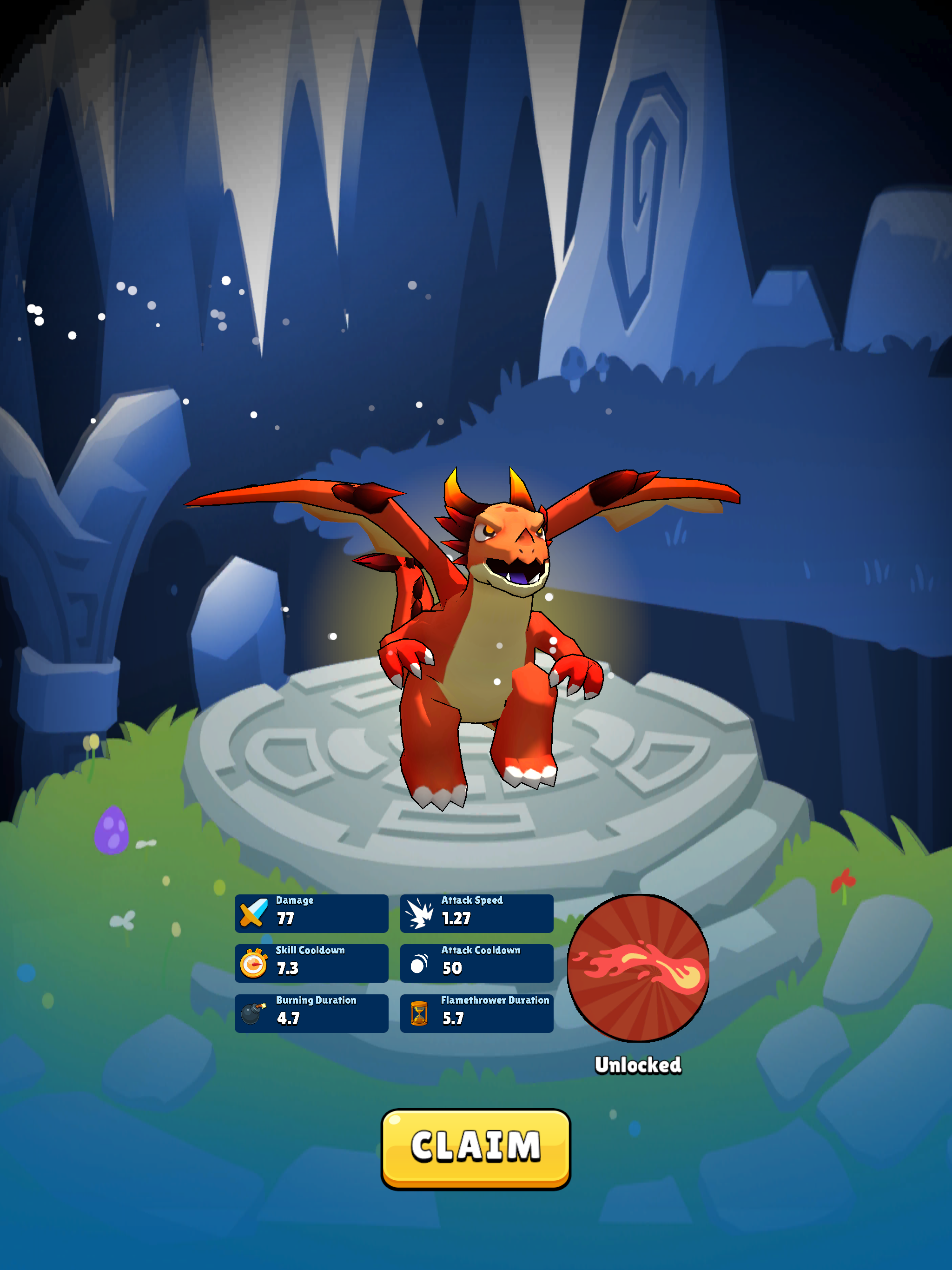The height and width of the screenshot is (1270, 952).
Task: Select the Attack Speed stat panel
Action: tap(476, 913)
